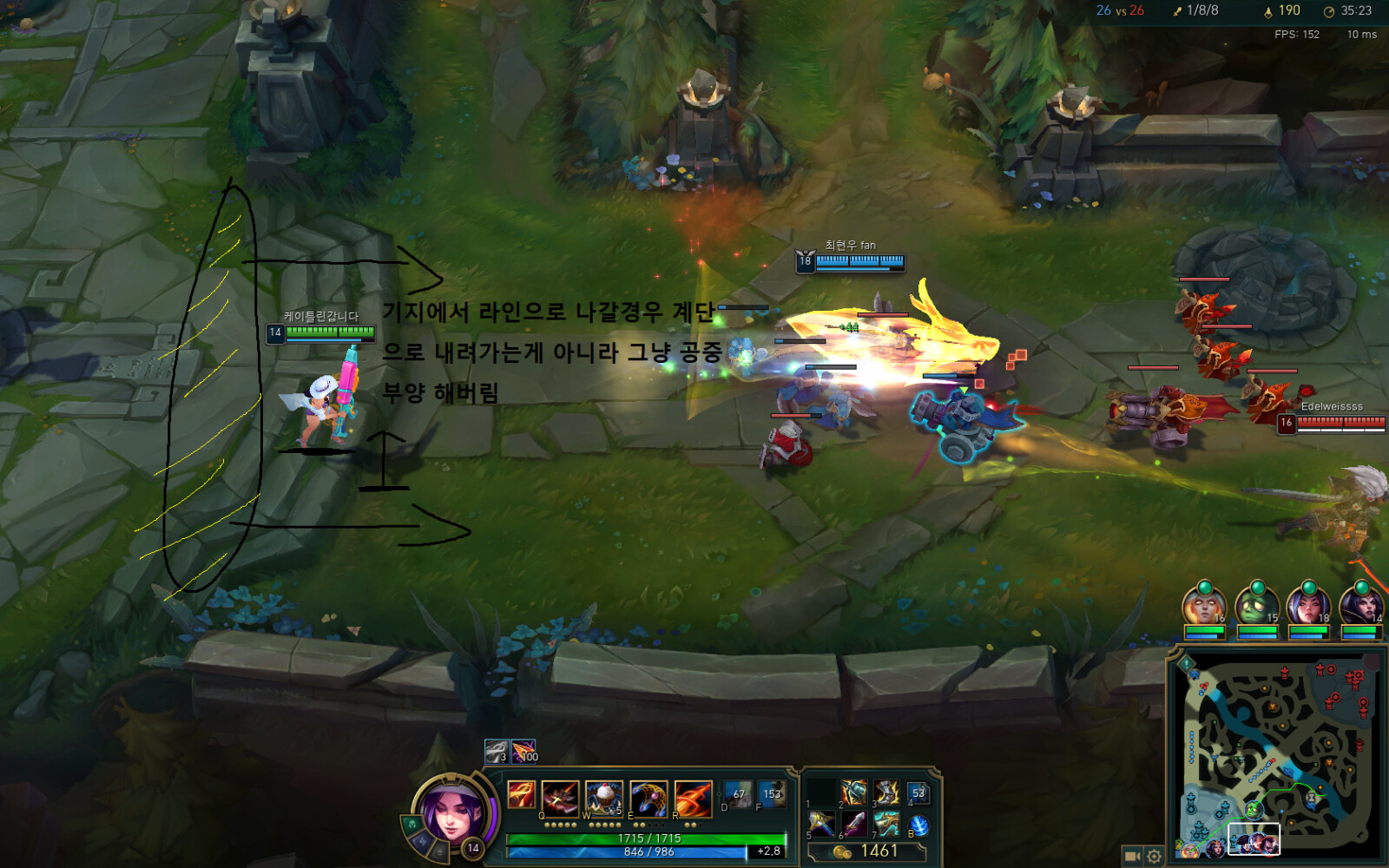Image resolution: width=1389 pixels, height=868 pixels.
Task: Click the D summoner spell on cooldown
Action: 738,793
